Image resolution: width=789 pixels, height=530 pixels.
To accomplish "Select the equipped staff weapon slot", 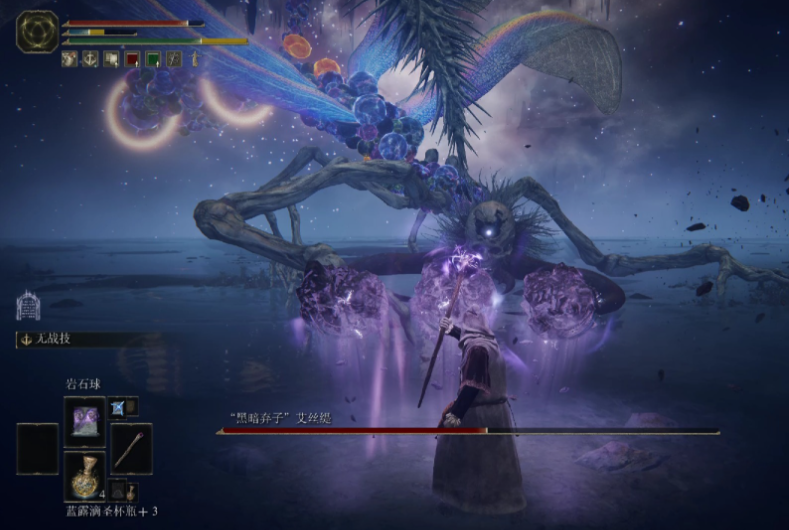I will [131, 448].
